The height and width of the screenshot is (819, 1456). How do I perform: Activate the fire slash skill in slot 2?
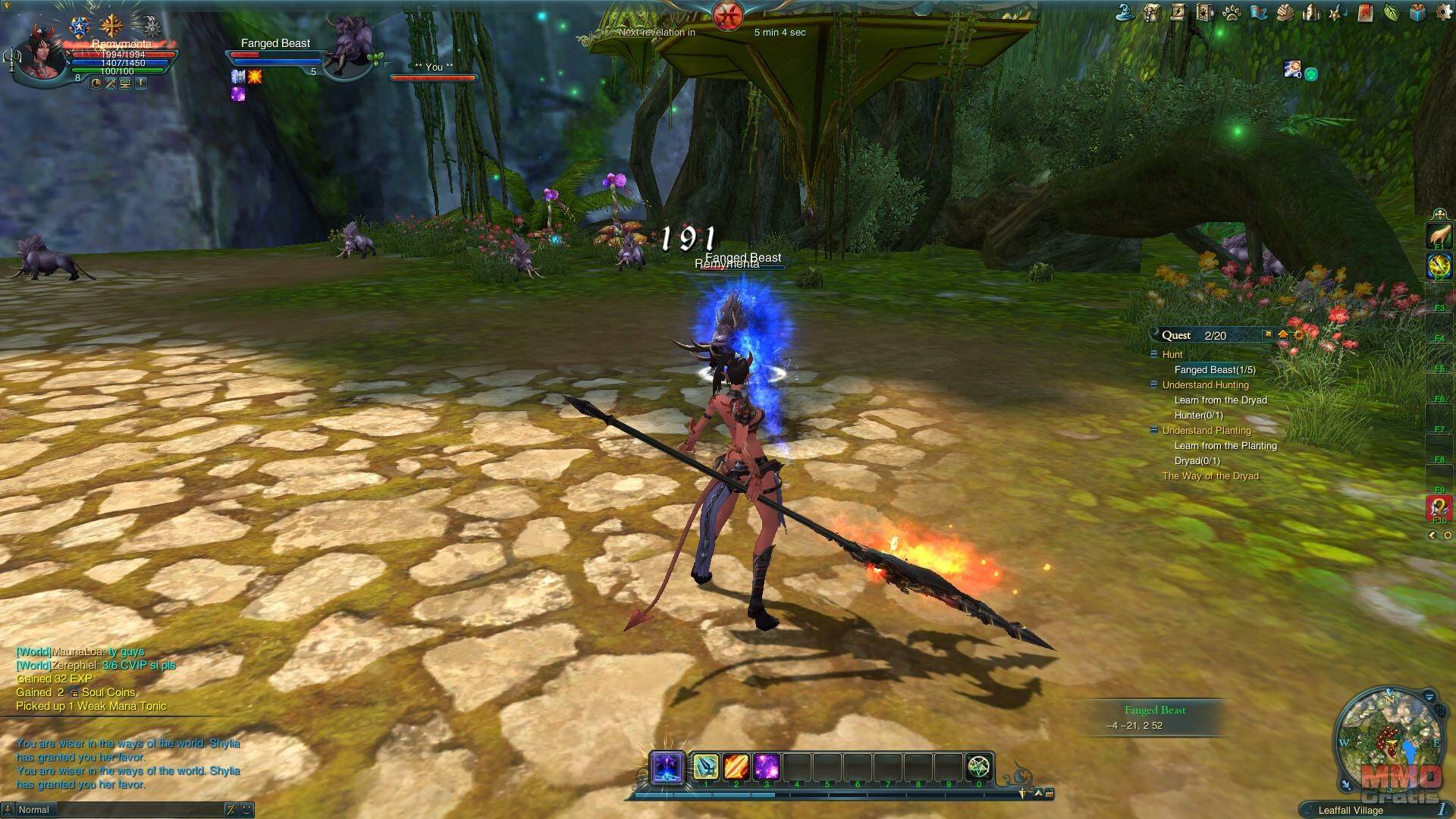(736, 767)
